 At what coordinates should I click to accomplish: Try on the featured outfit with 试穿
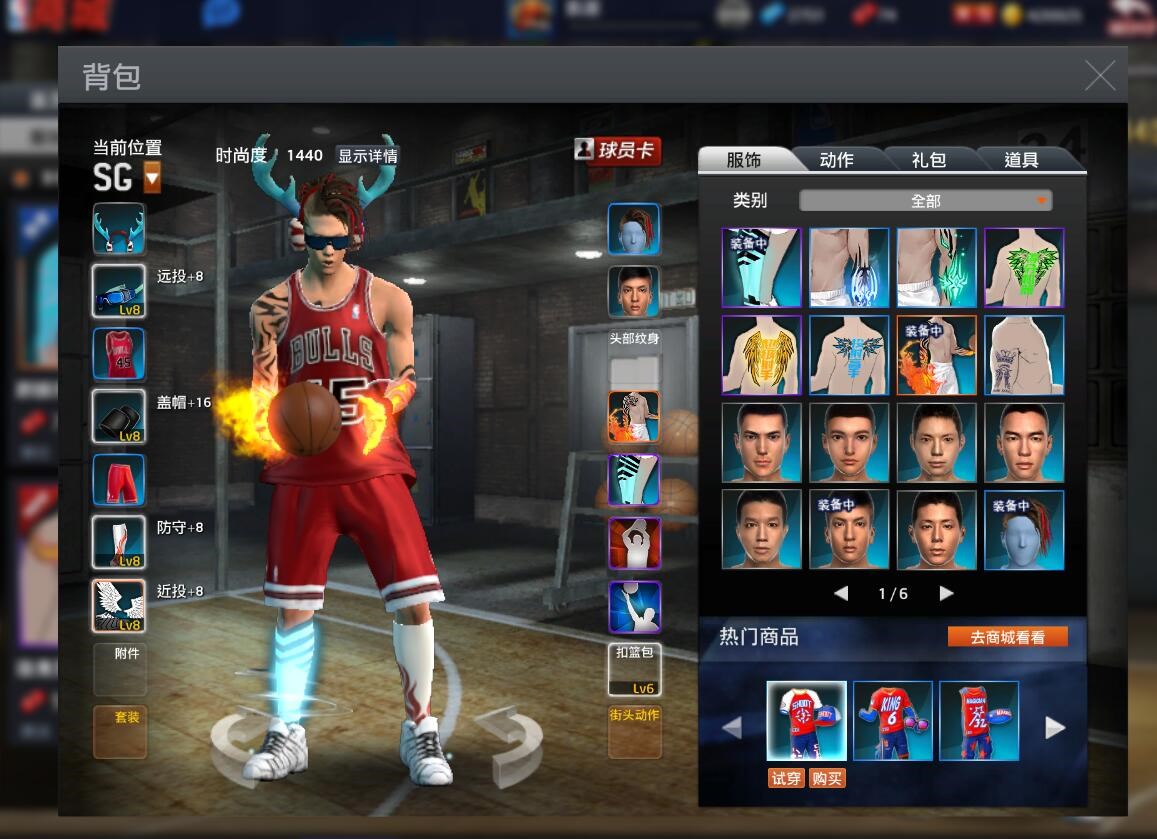click(786, 778)
